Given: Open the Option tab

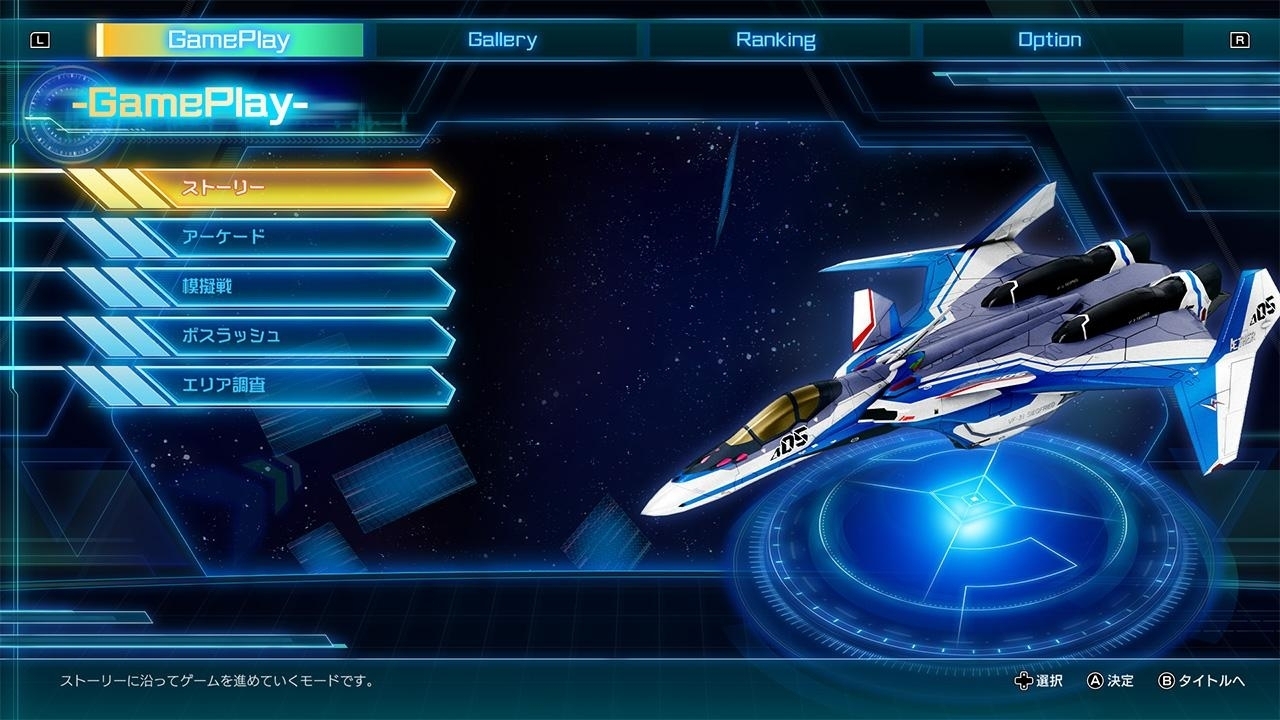Looking at the screenshot, I should tap(1050, 39).
